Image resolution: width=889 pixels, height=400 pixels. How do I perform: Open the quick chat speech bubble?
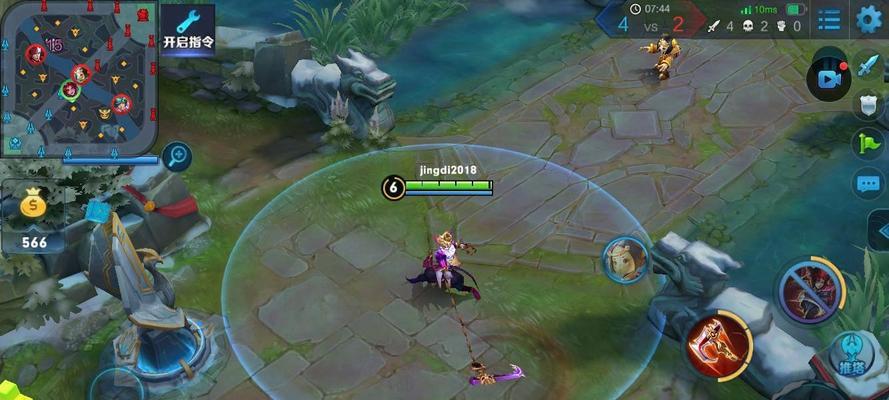(x=868, y=183)
